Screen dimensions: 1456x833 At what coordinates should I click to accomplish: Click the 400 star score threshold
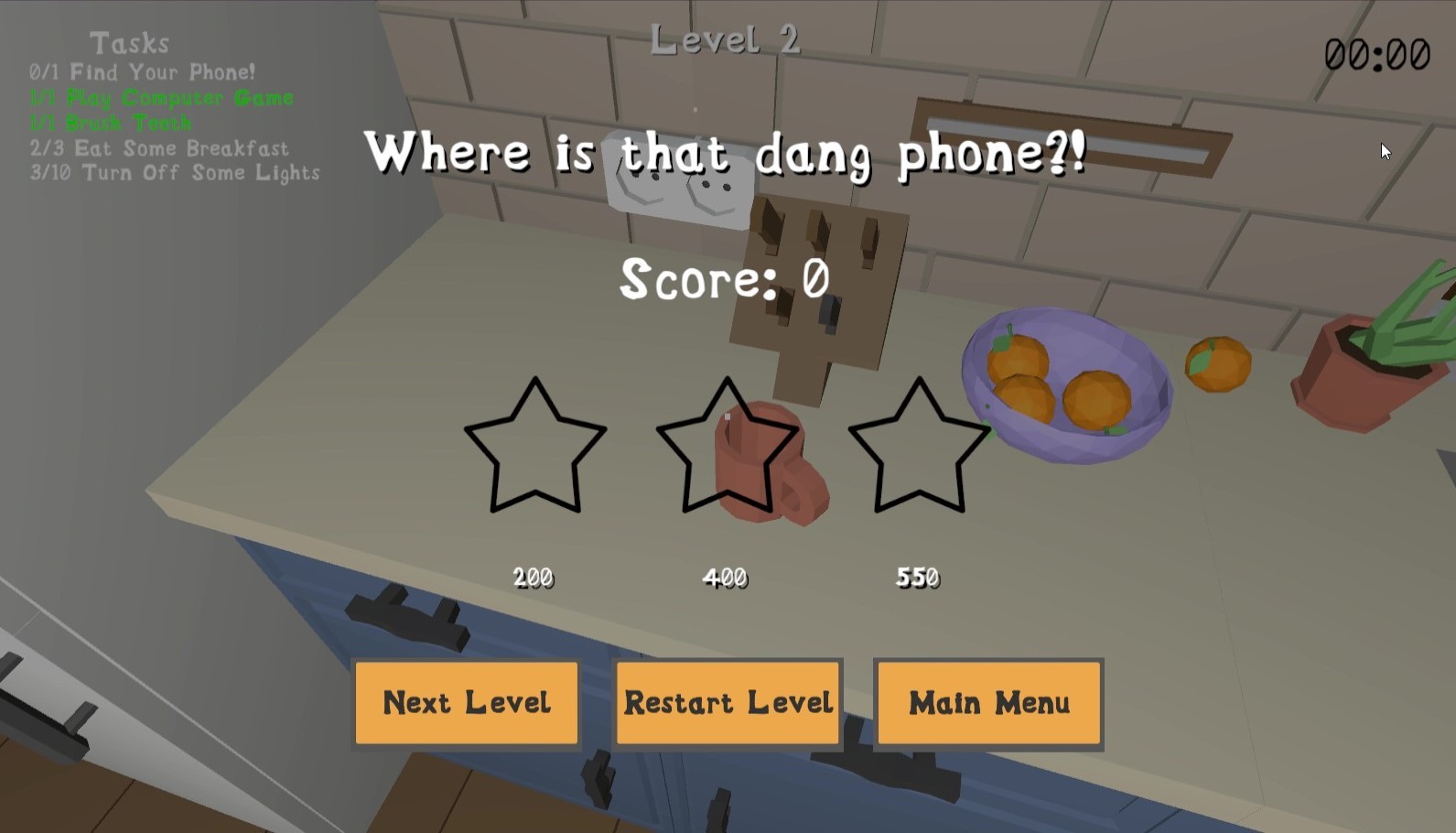726,577
